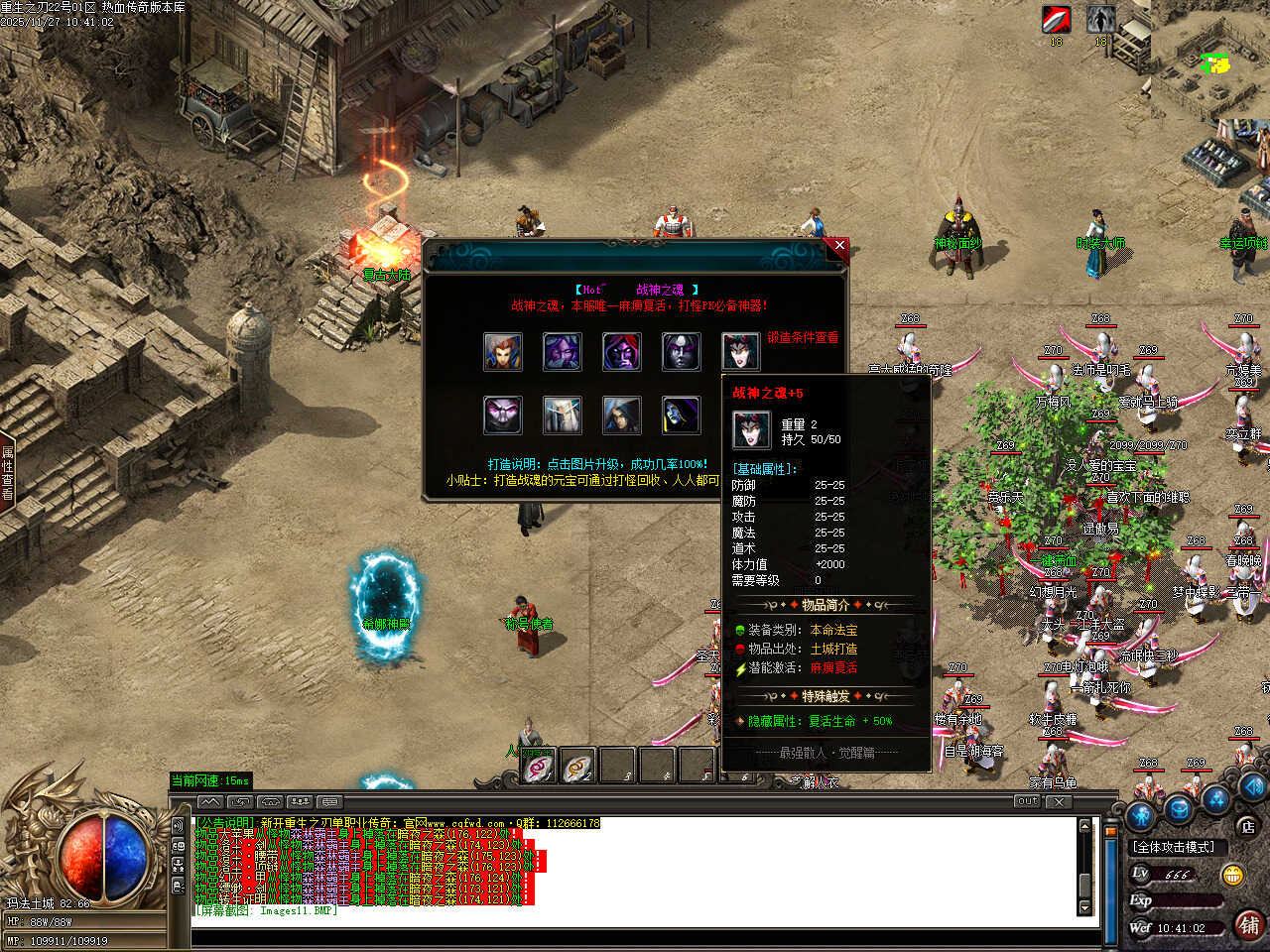Open the yellow smiley emoji button
The width and height of the screenshot is (1270, 952).
pyautogui.click(x=1233, y=875)
